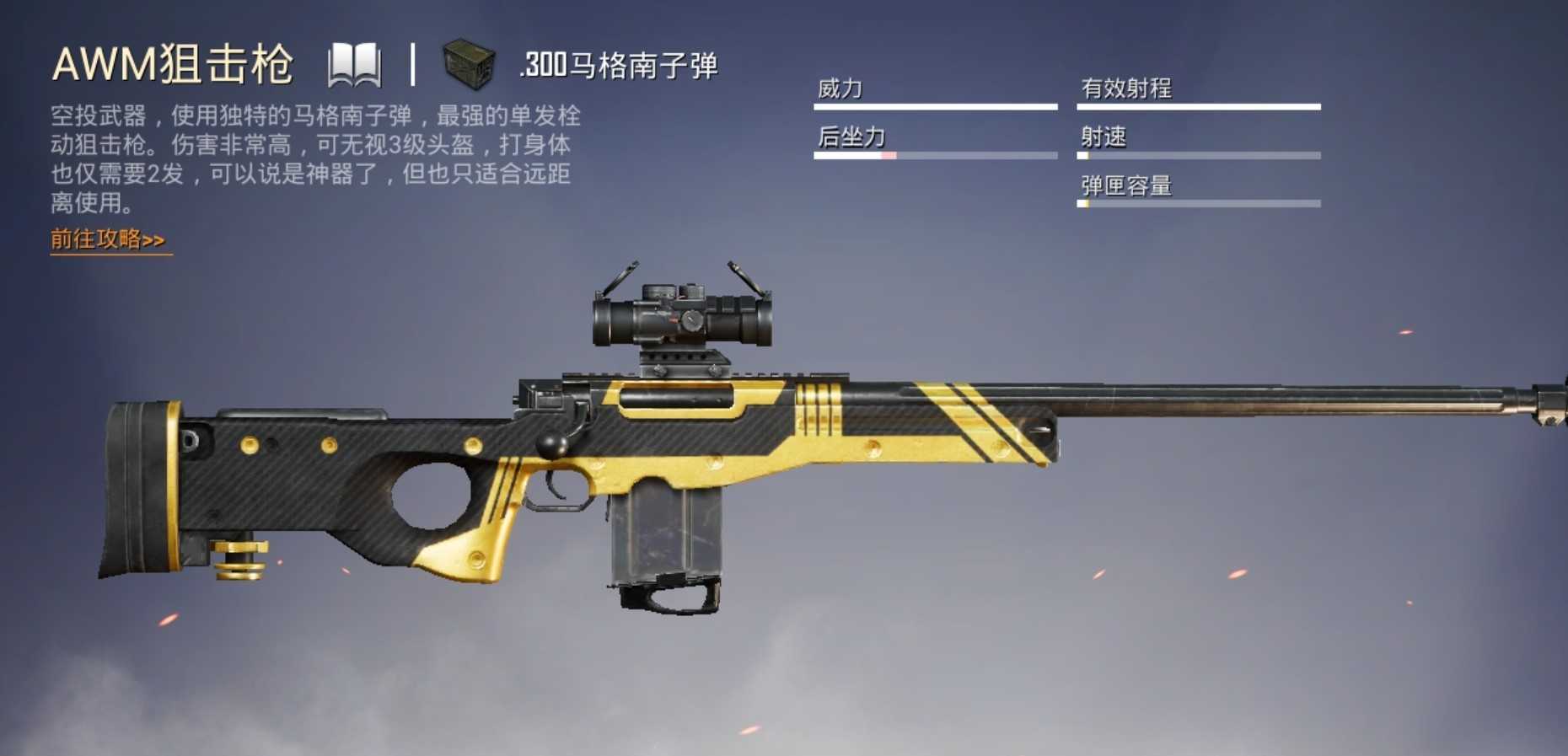
Task: Click the 威力 power stat bar
Action: point(936,105)
